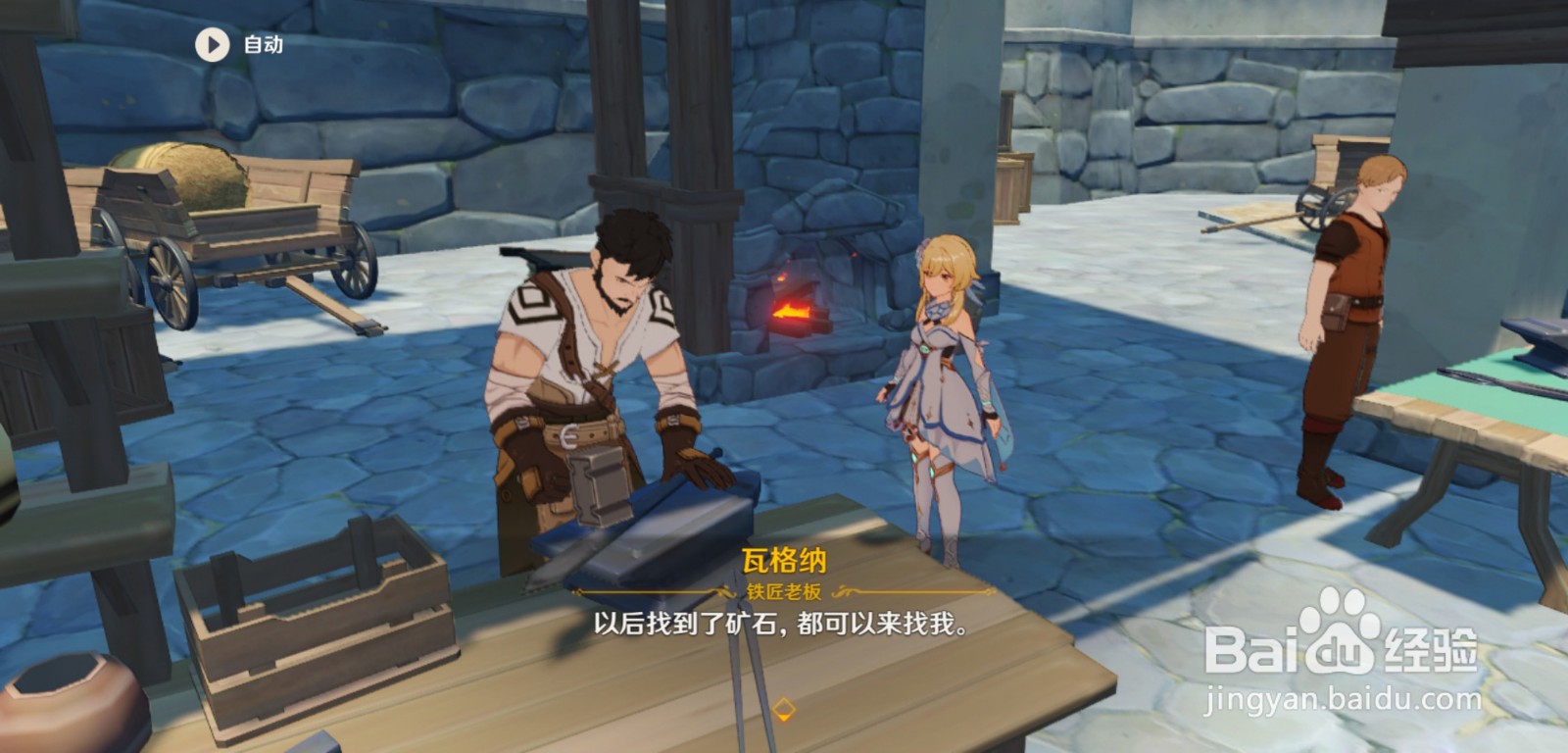
Task: Click the red molten metal in the furnace
Action: pos(794,314)
